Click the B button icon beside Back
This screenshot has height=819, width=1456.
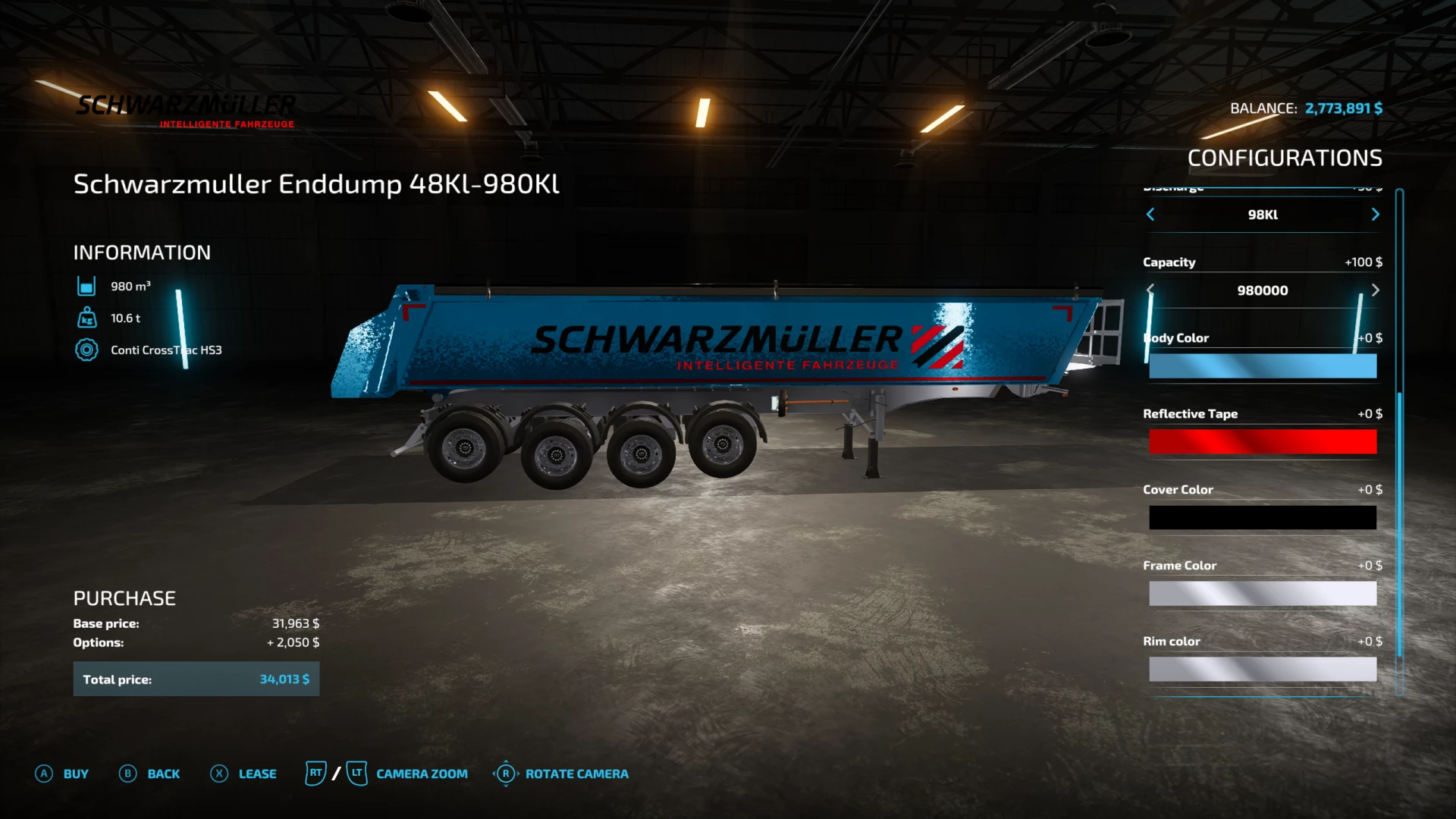click(x=128, y=773)
